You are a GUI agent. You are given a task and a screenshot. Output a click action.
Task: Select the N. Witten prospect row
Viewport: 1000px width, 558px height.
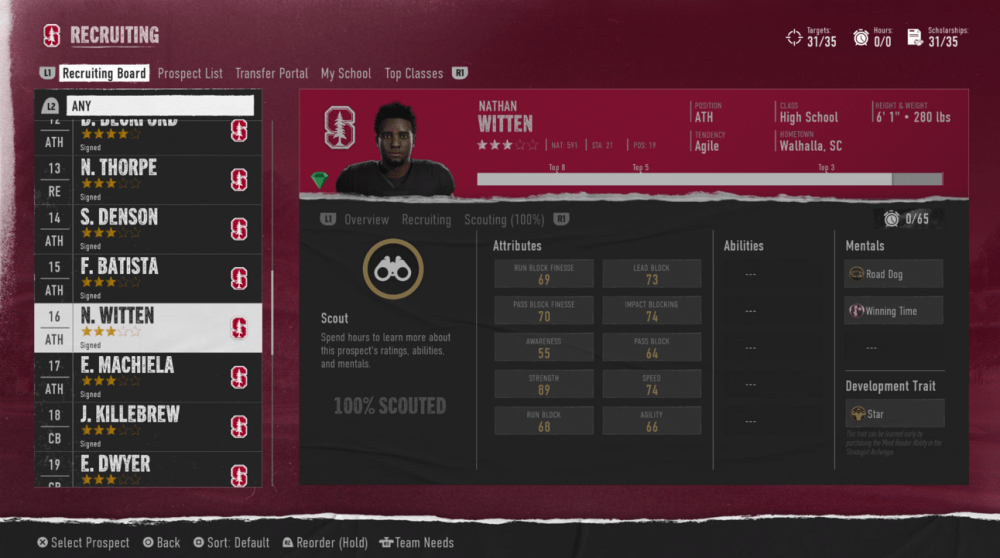[150, 327]
